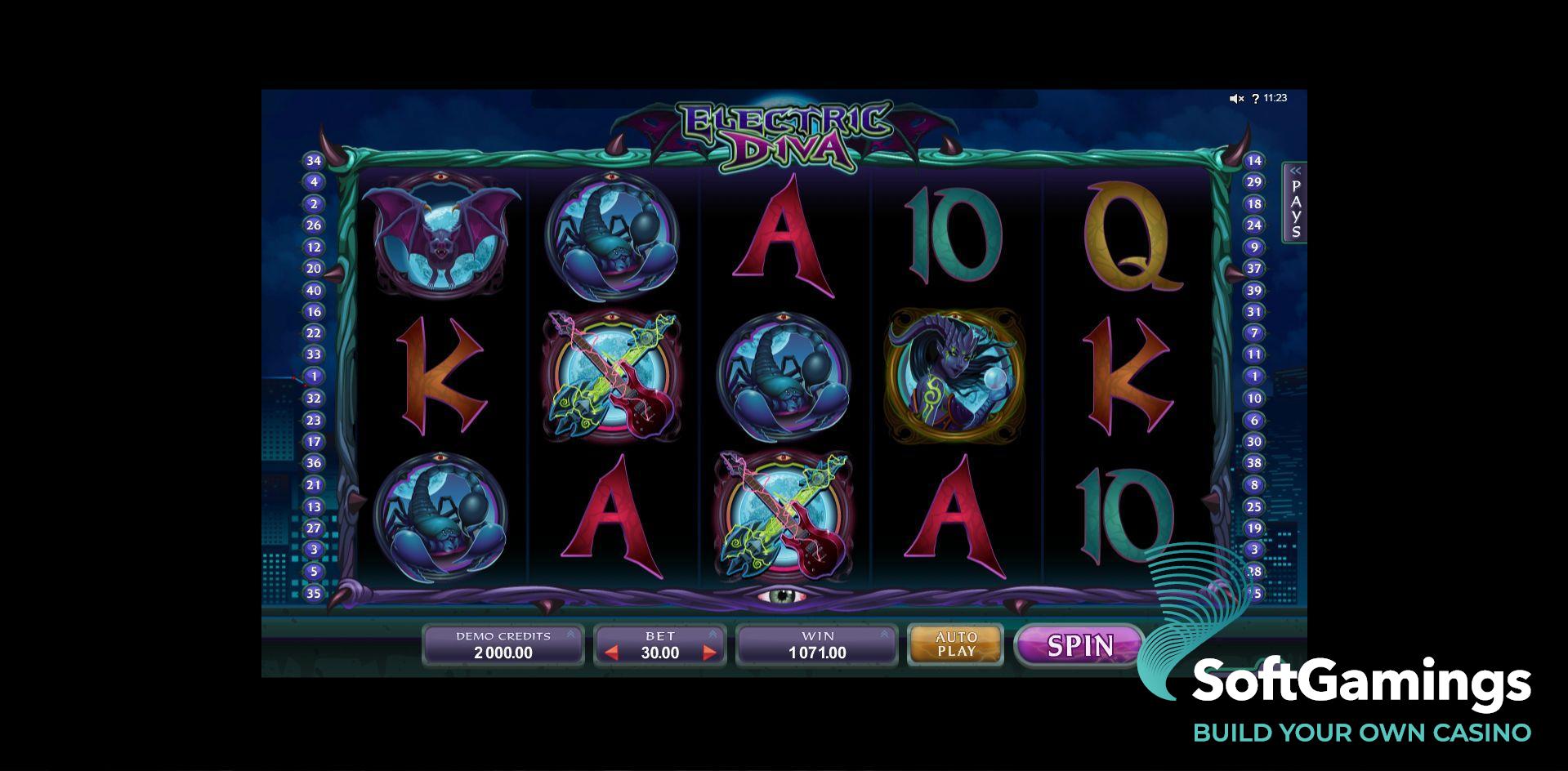Image resolution: width=1568 pixels, height=771 pixels.
Task: Select payline number 34
Action: (314, 161)
